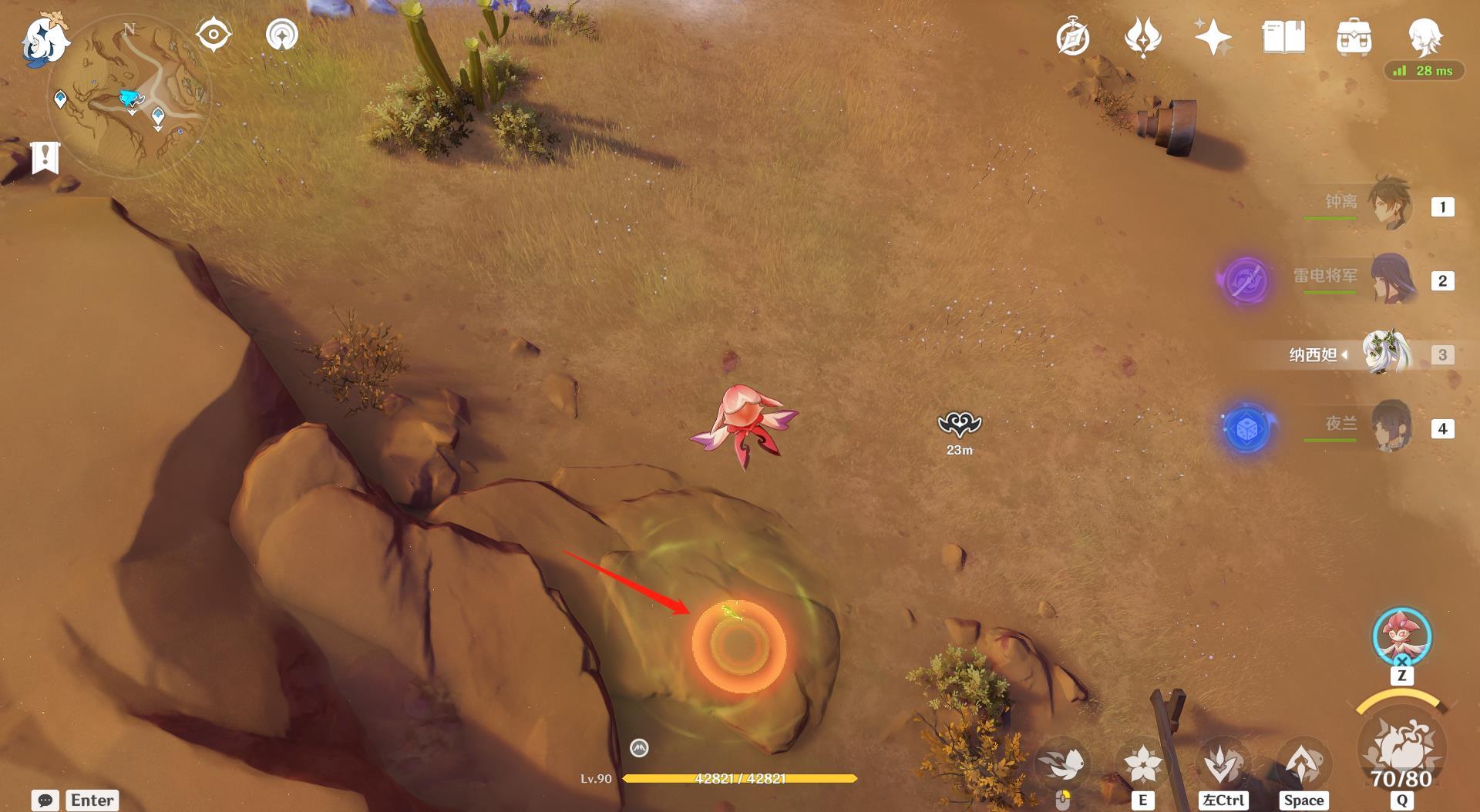Open the Adventurer Handbook book icon
1480x812 pixels.
click(1283, 37)
